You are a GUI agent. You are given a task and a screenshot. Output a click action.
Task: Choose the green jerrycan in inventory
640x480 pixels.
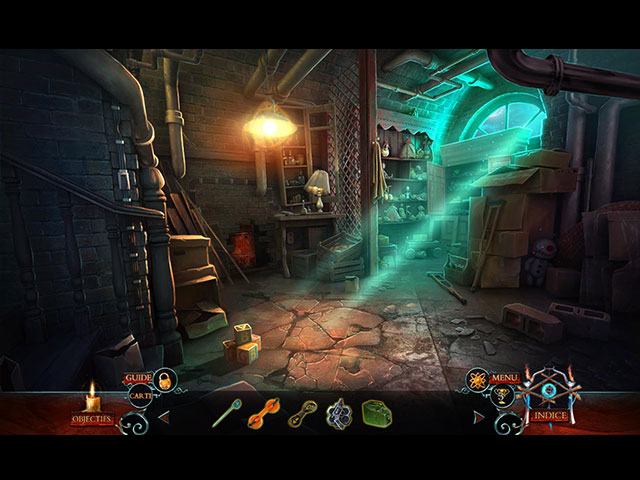pos(377,413)
